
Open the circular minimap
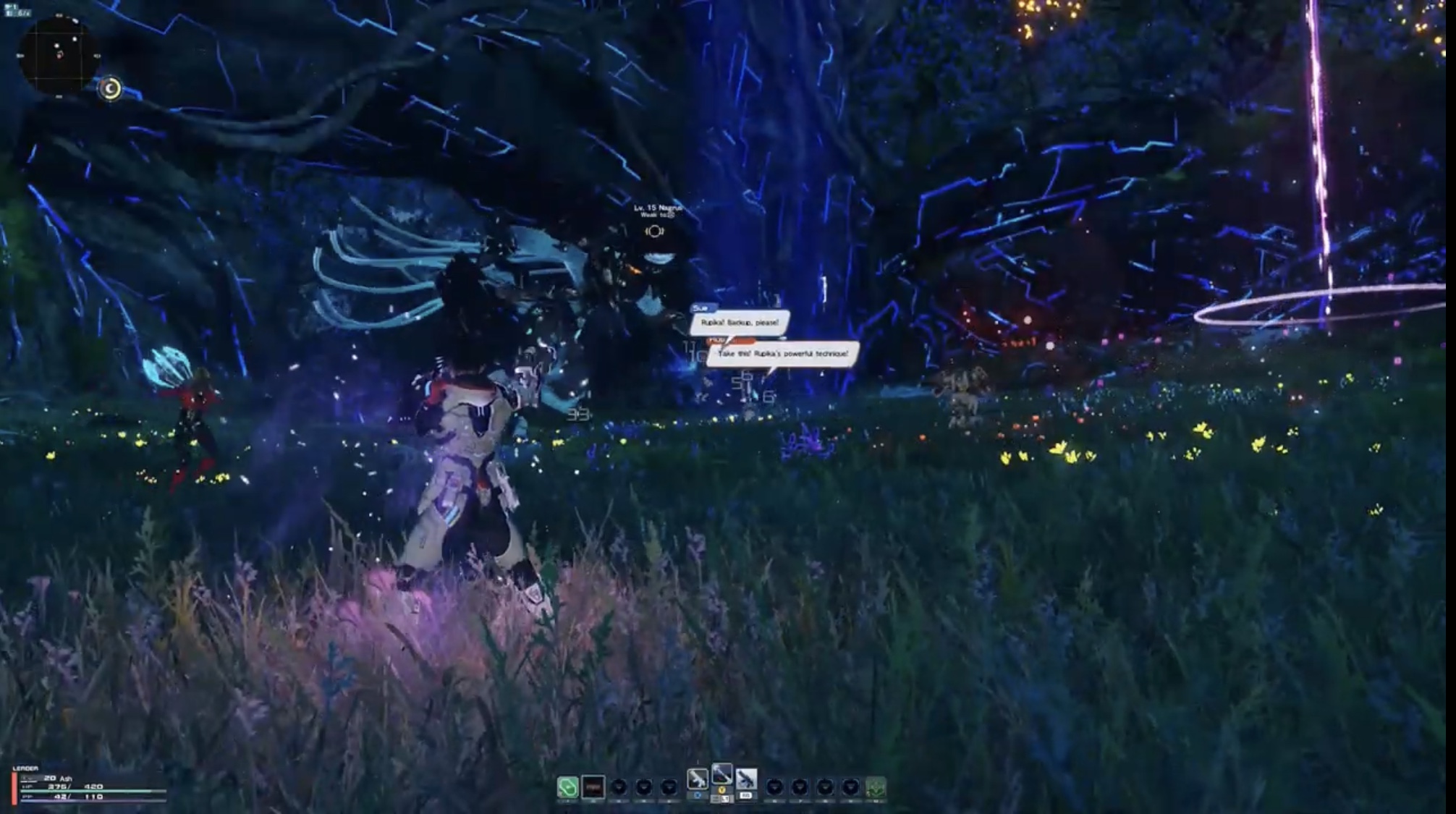coord(59,56)
